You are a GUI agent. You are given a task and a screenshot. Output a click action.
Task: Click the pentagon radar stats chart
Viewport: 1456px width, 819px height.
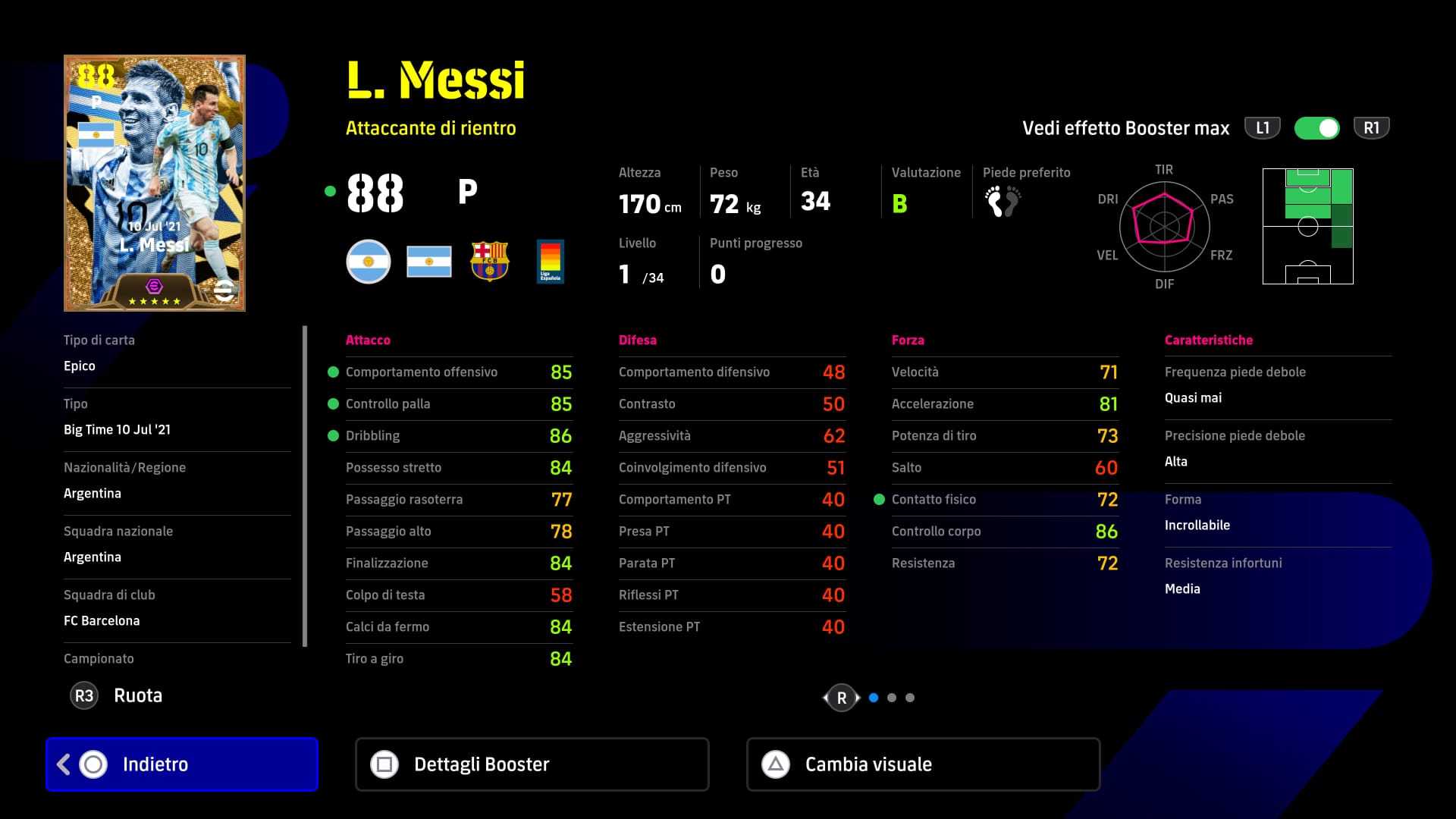(1163, 226)
